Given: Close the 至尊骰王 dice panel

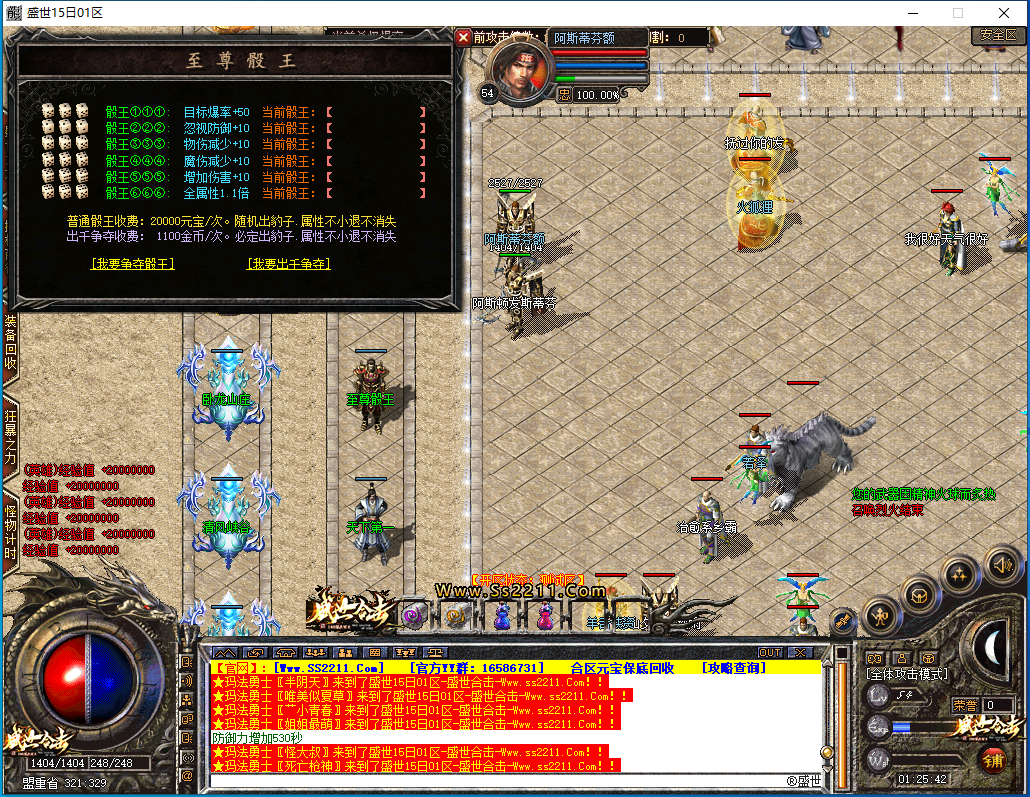Looking at the screenshot, I should tap(463, 37).
